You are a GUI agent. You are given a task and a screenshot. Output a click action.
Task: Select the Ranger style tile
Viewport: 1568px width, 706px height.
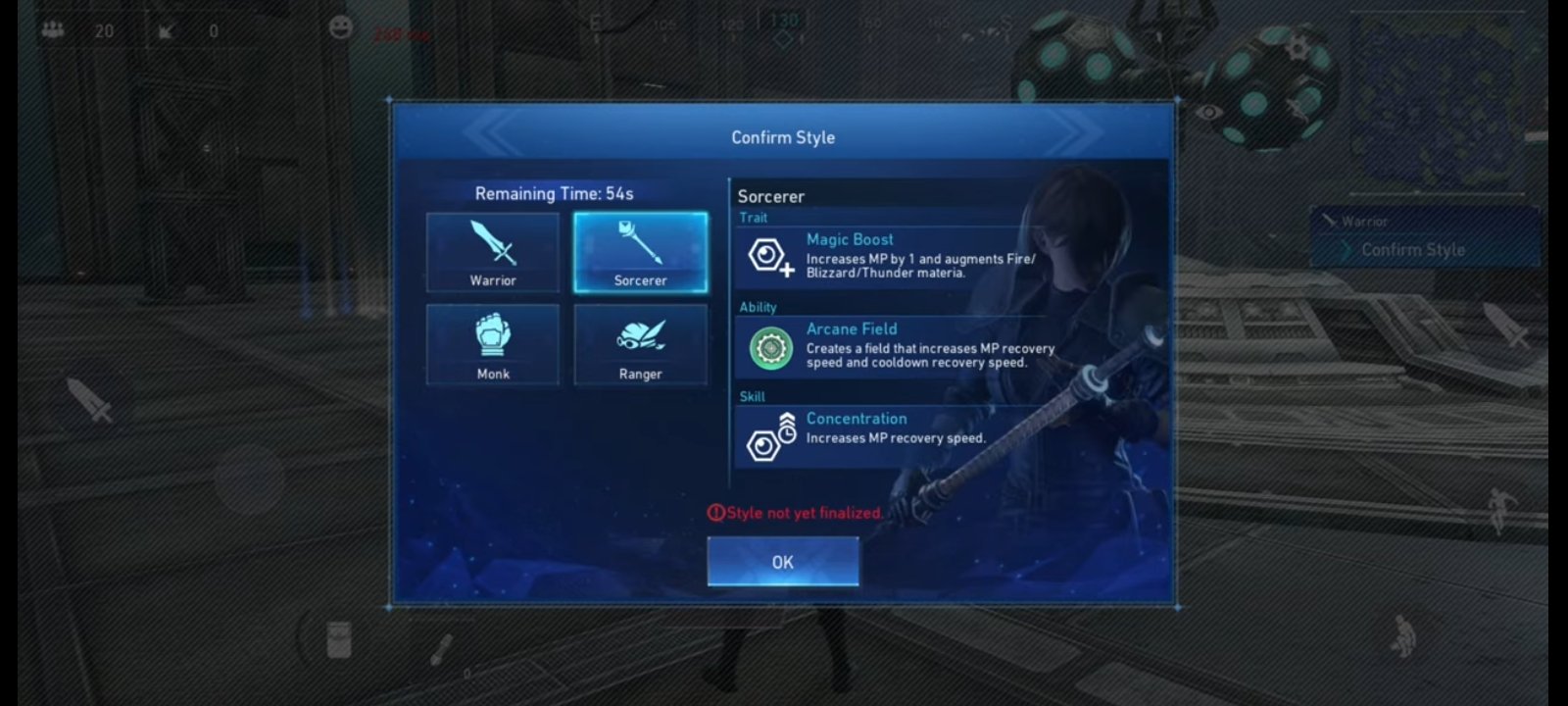click(640, 344)
